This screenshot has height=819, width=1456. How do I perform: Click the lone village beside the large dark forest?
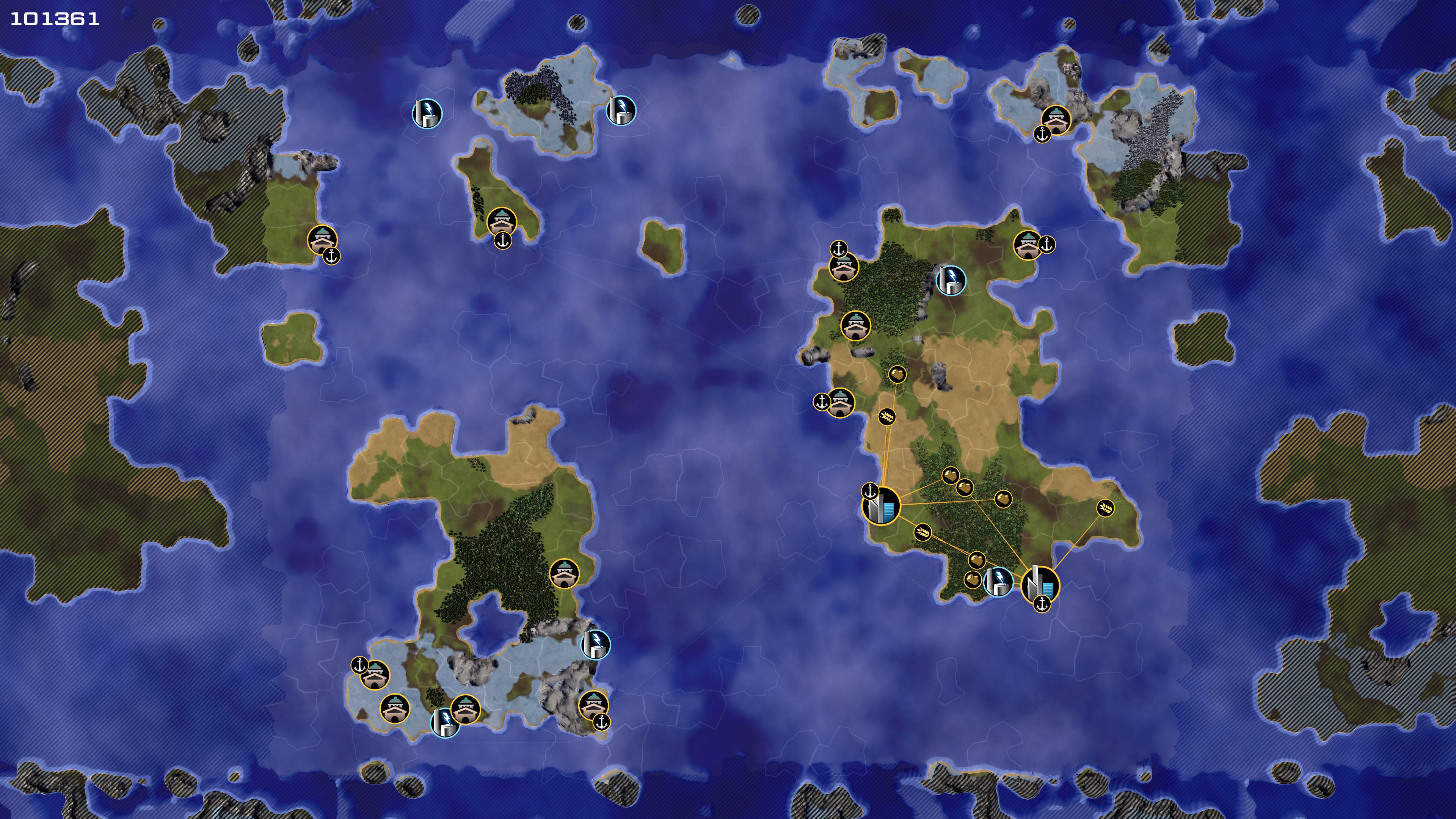click(x=563, y=574)
